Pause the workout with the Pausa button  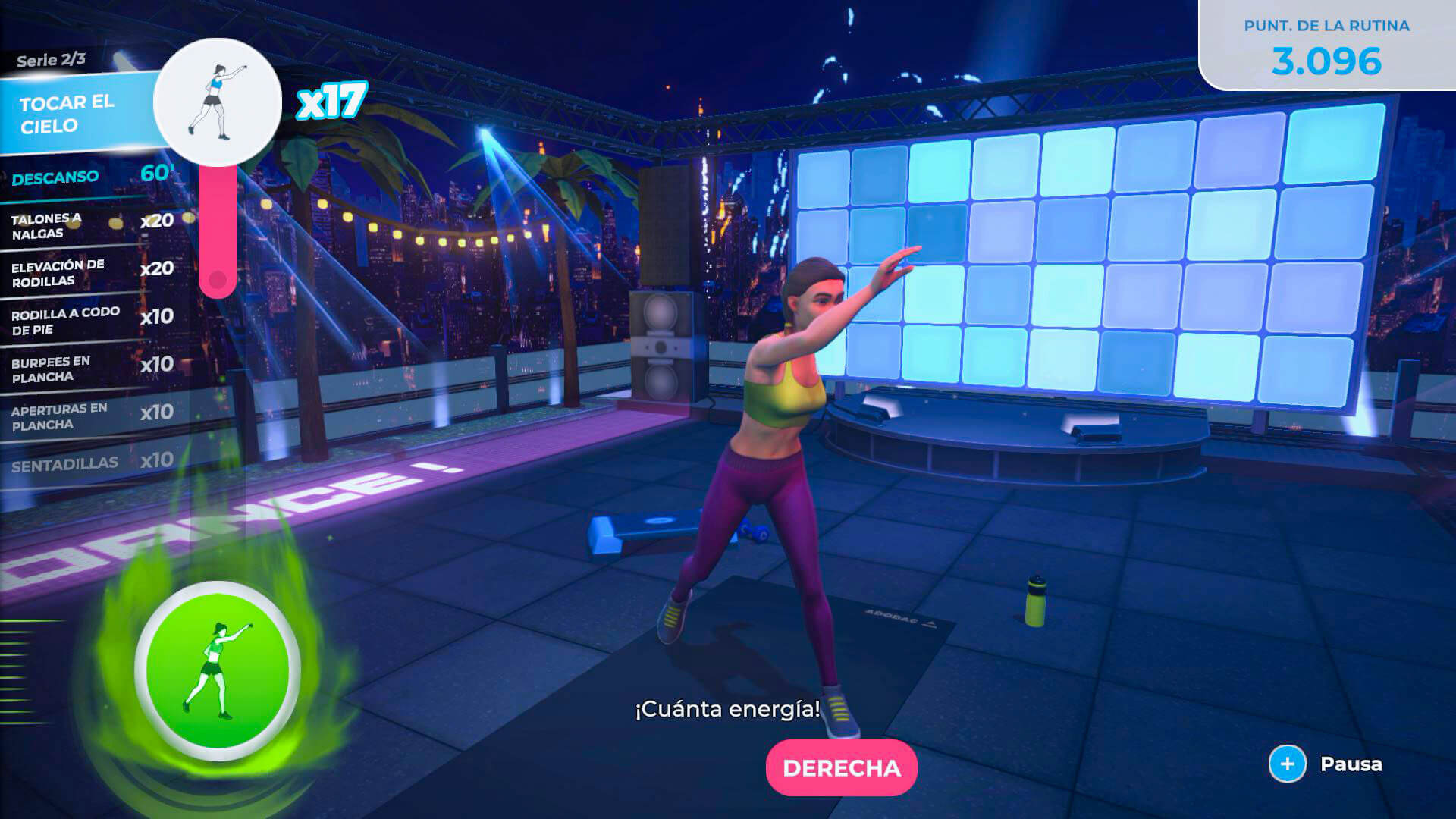click(x=1326, y=764)
